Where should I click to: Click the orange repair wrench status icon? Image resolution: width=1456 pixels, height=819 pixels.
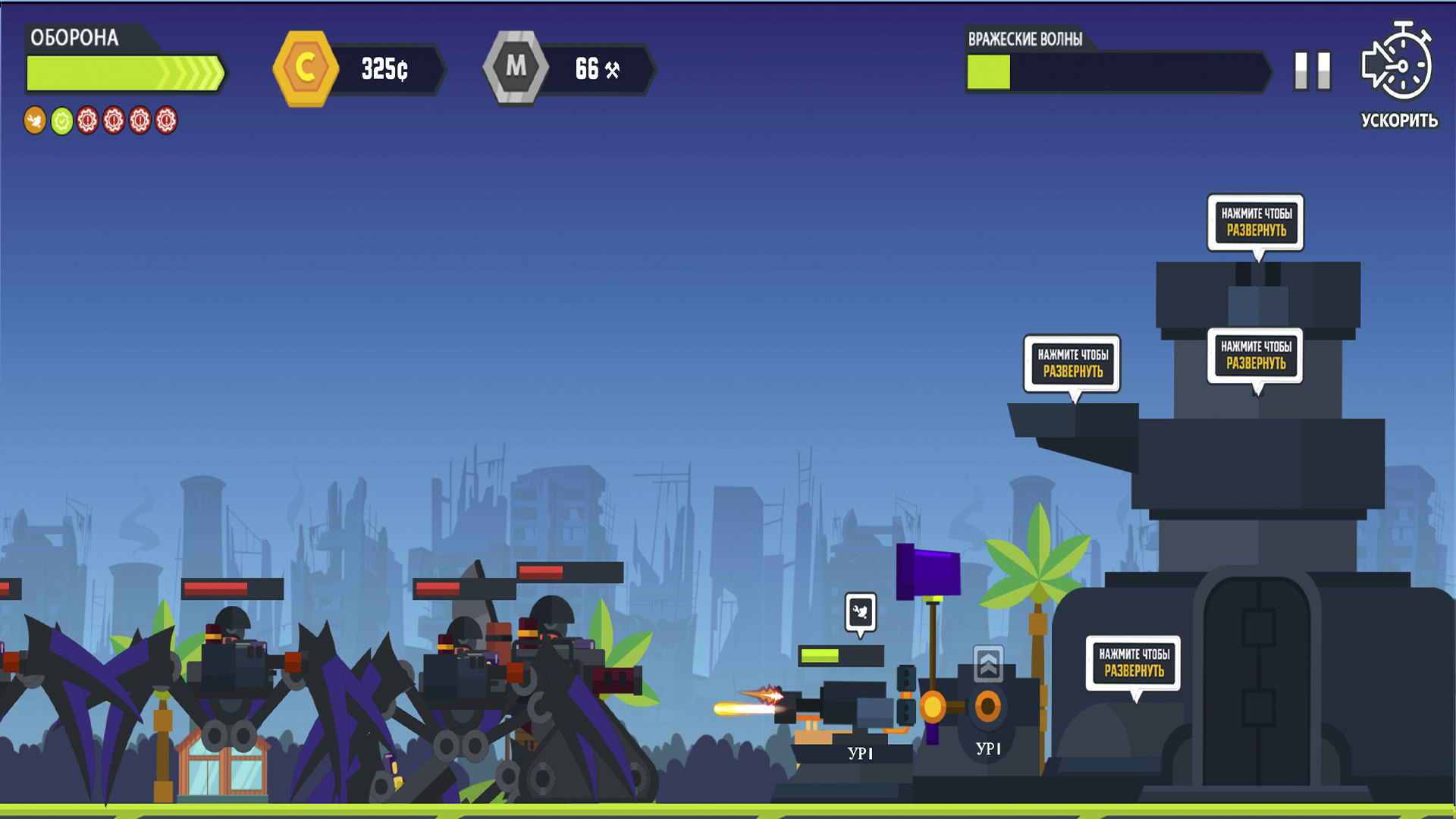click(33, 121)
